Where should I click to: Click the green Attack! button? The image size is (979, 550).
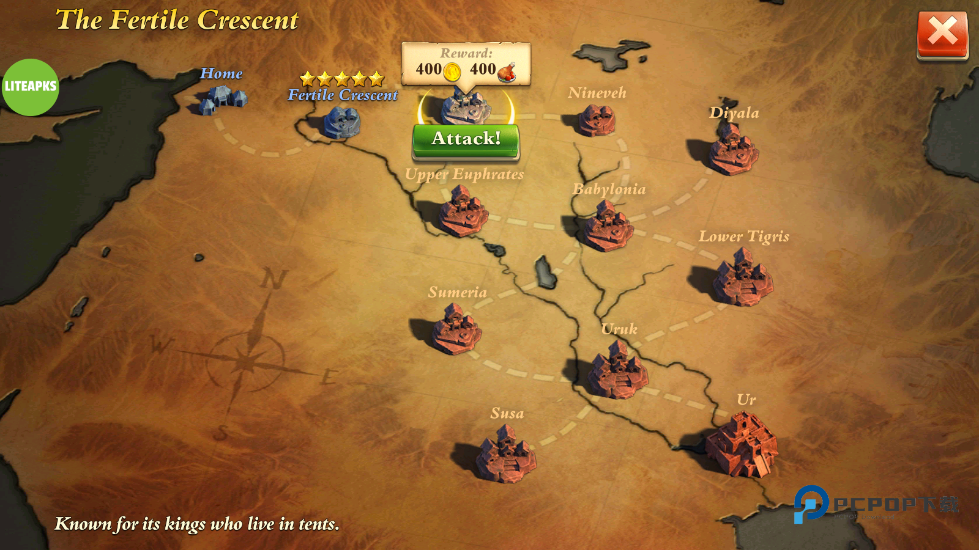(x=465, y=139)
